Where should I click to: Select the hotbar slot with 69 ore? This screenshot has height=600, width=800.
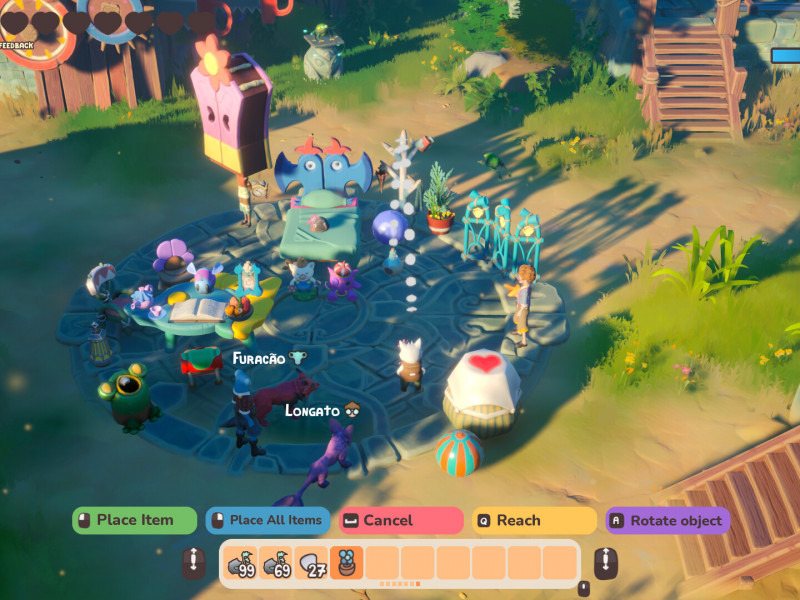tap(276, 563)
